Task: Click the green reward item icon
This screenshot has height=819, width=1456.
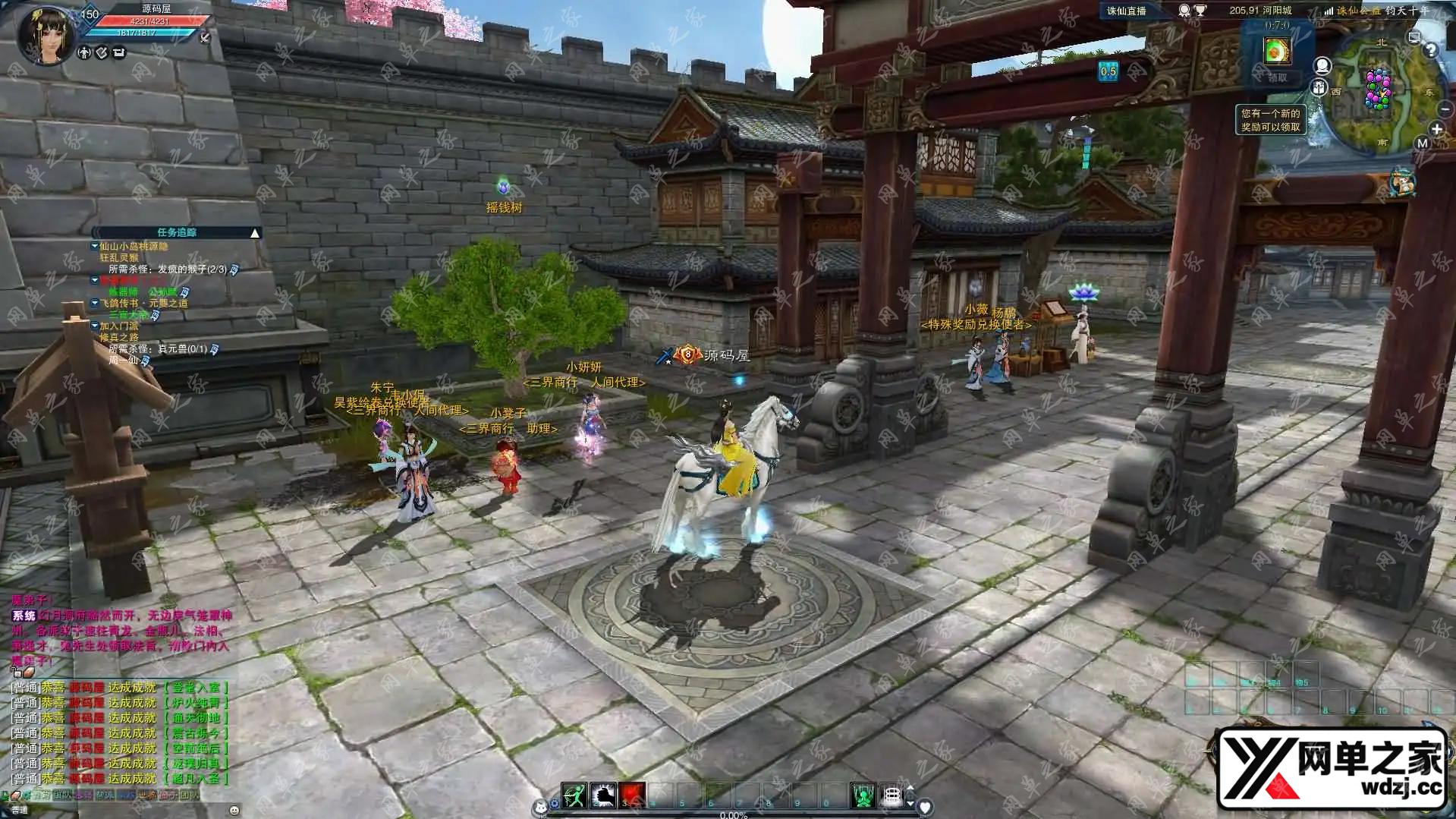Action: click(1277, 51)
